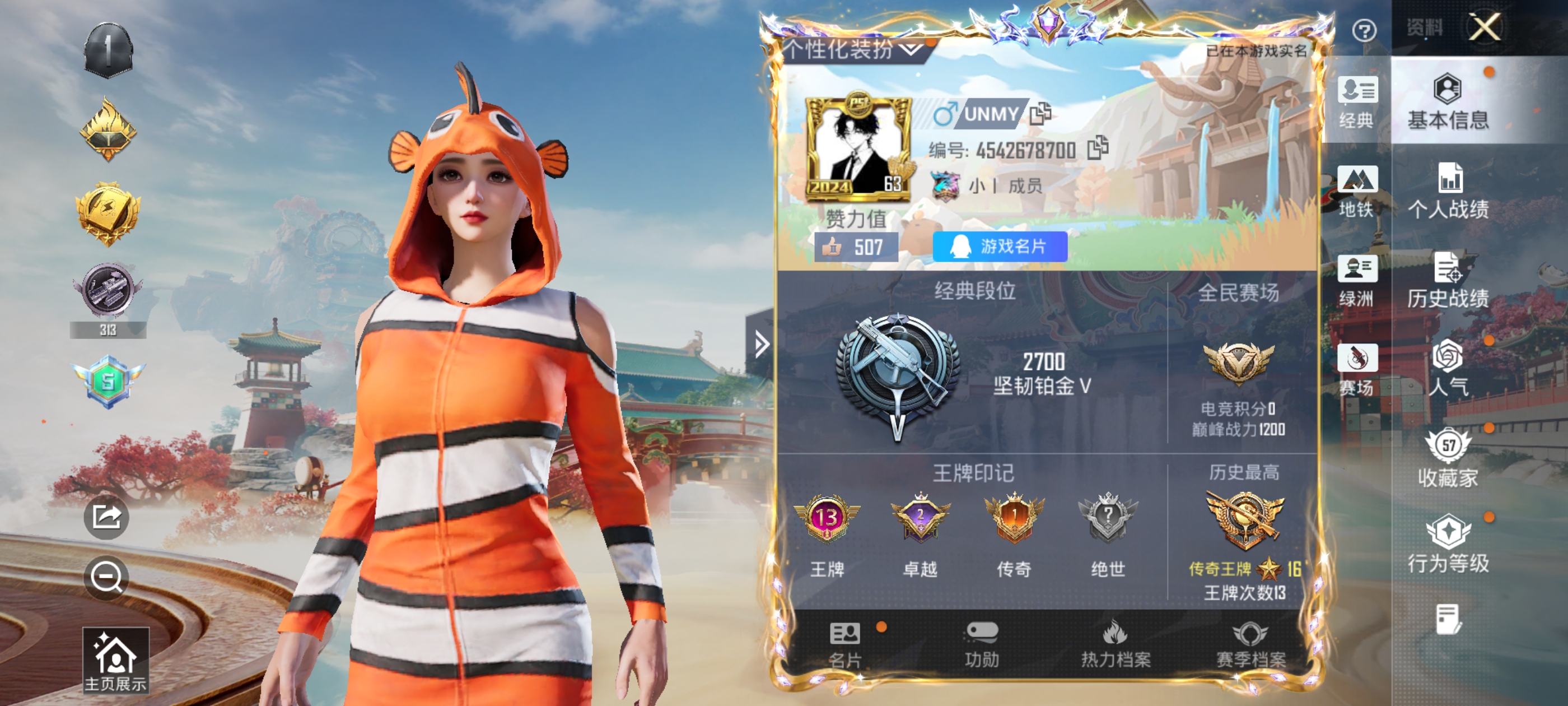Open the 名片 tab at bottom
Screen dimensions: 1568x706
pyautogui.click(x=845, y=645)
